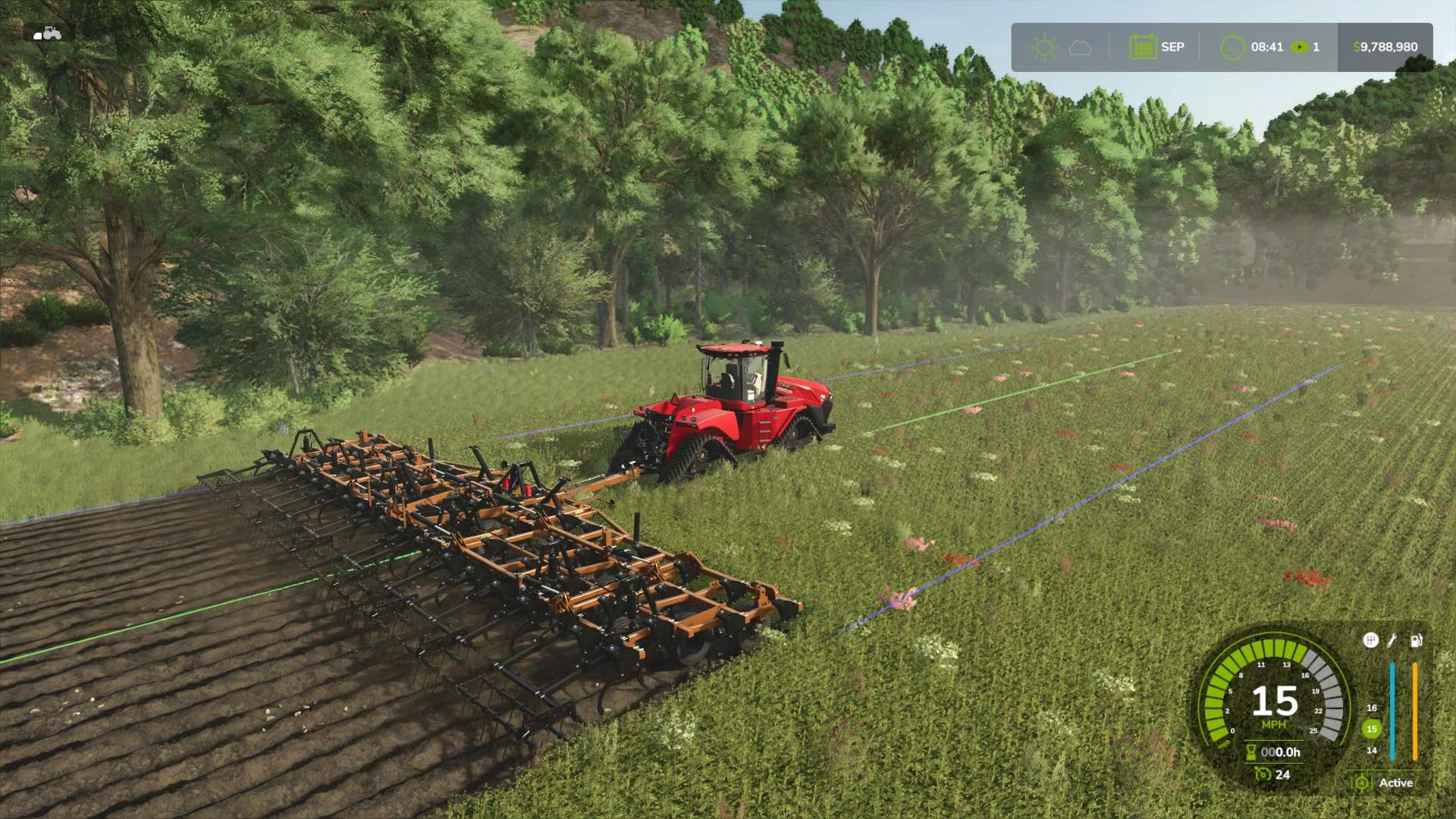Click the cruise control icon
This screenshot has width=1456, height=819.
1263,774
